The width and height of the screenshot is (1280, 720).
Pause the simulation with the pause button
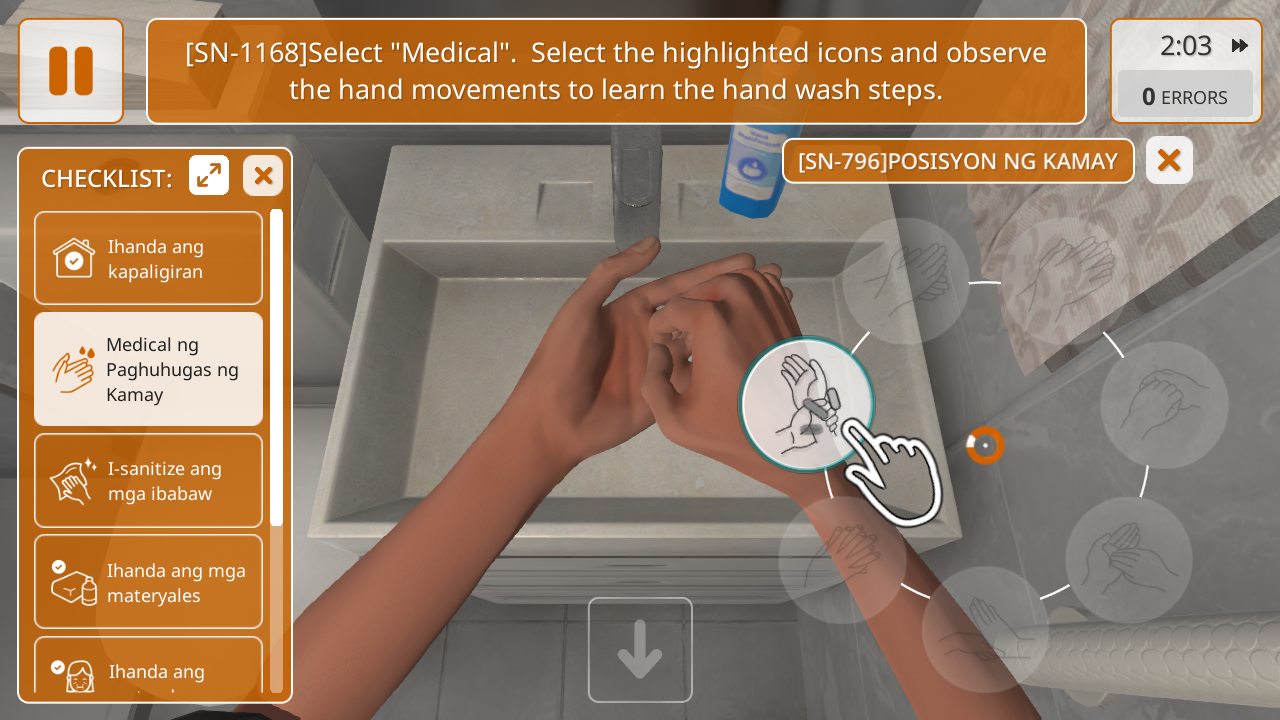(x=71, y=71)
